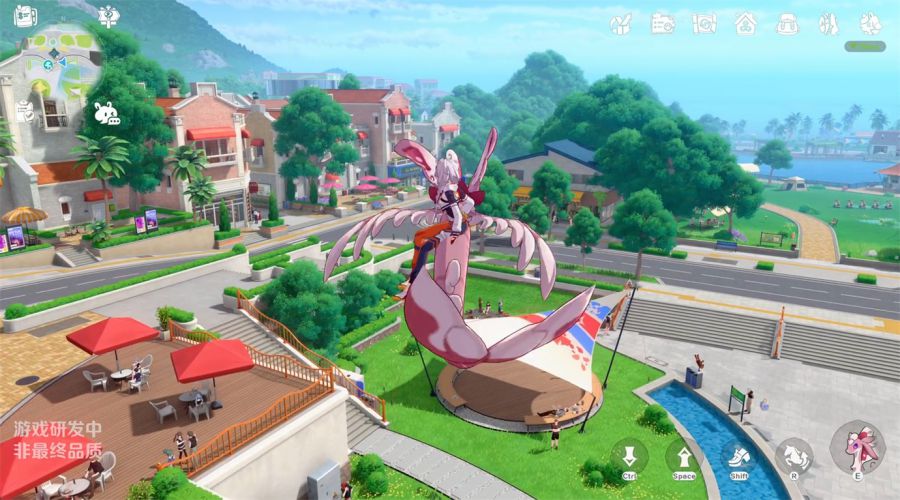Screen dimensions: 900x500
Task: Tap the horse mount button
Action: tap(793, 457)
